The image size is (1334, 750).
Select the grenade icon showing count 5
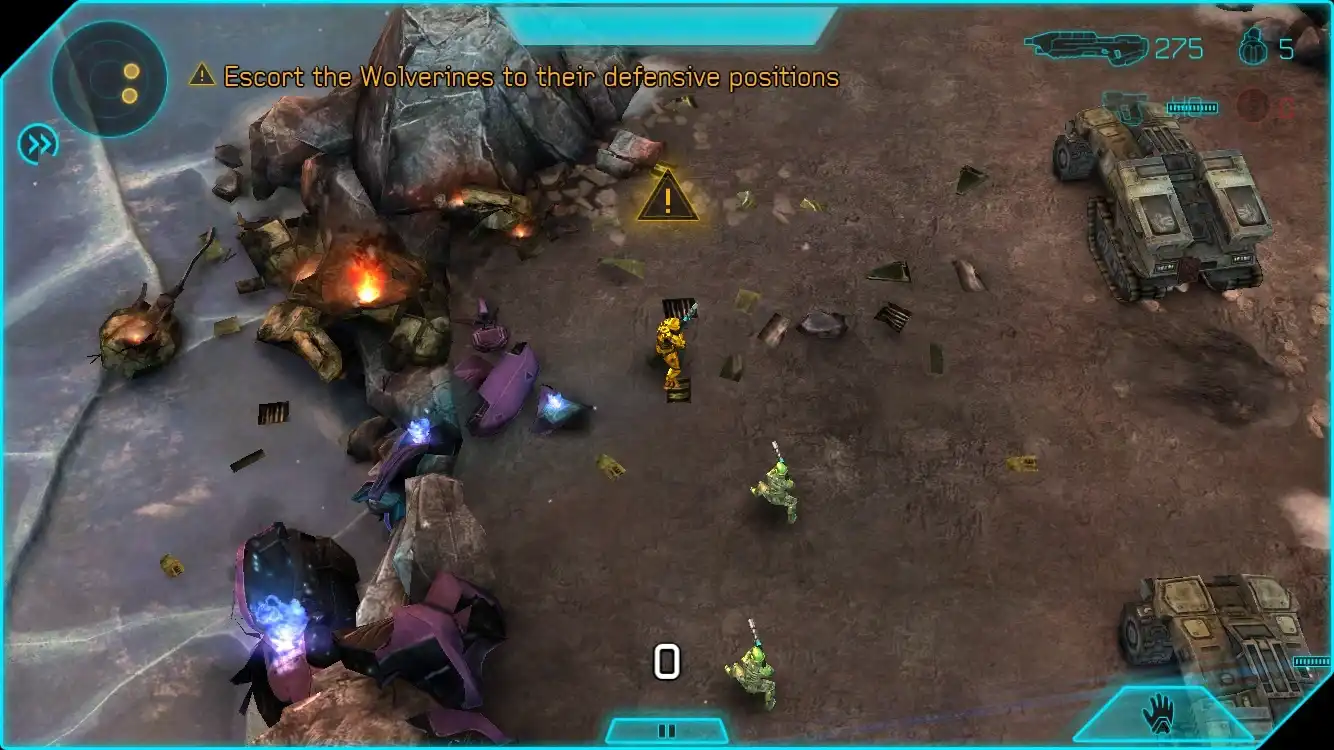click(x=1253, y=48)
